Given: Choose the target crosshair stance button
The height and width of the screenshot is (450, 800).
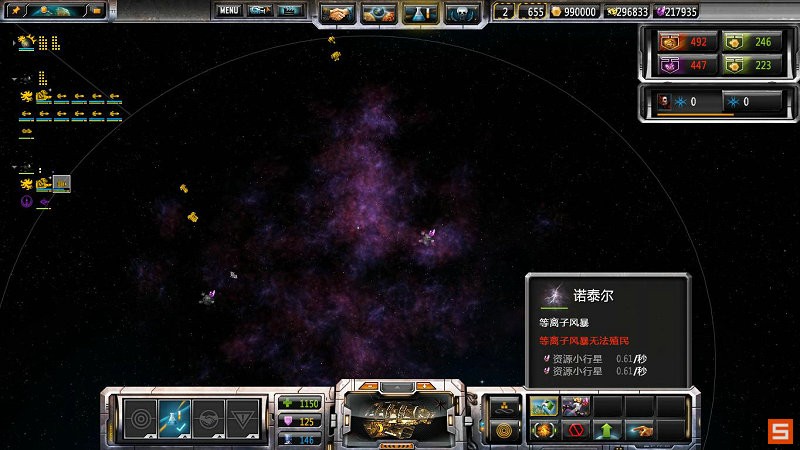Looking at the screenshot, I should point(137,417).
